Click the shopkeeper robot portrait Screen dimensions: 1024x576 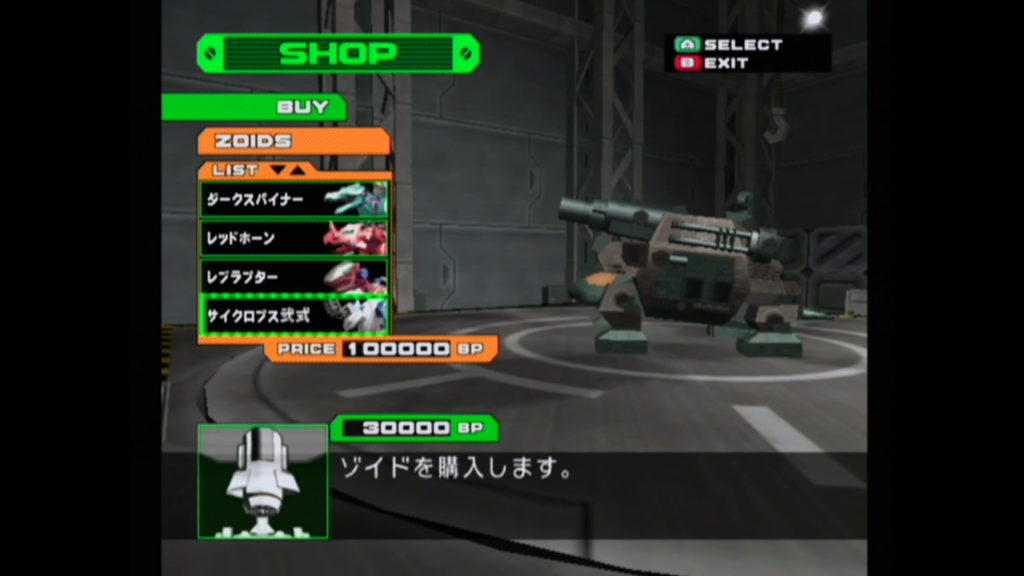tap(263, 481)
